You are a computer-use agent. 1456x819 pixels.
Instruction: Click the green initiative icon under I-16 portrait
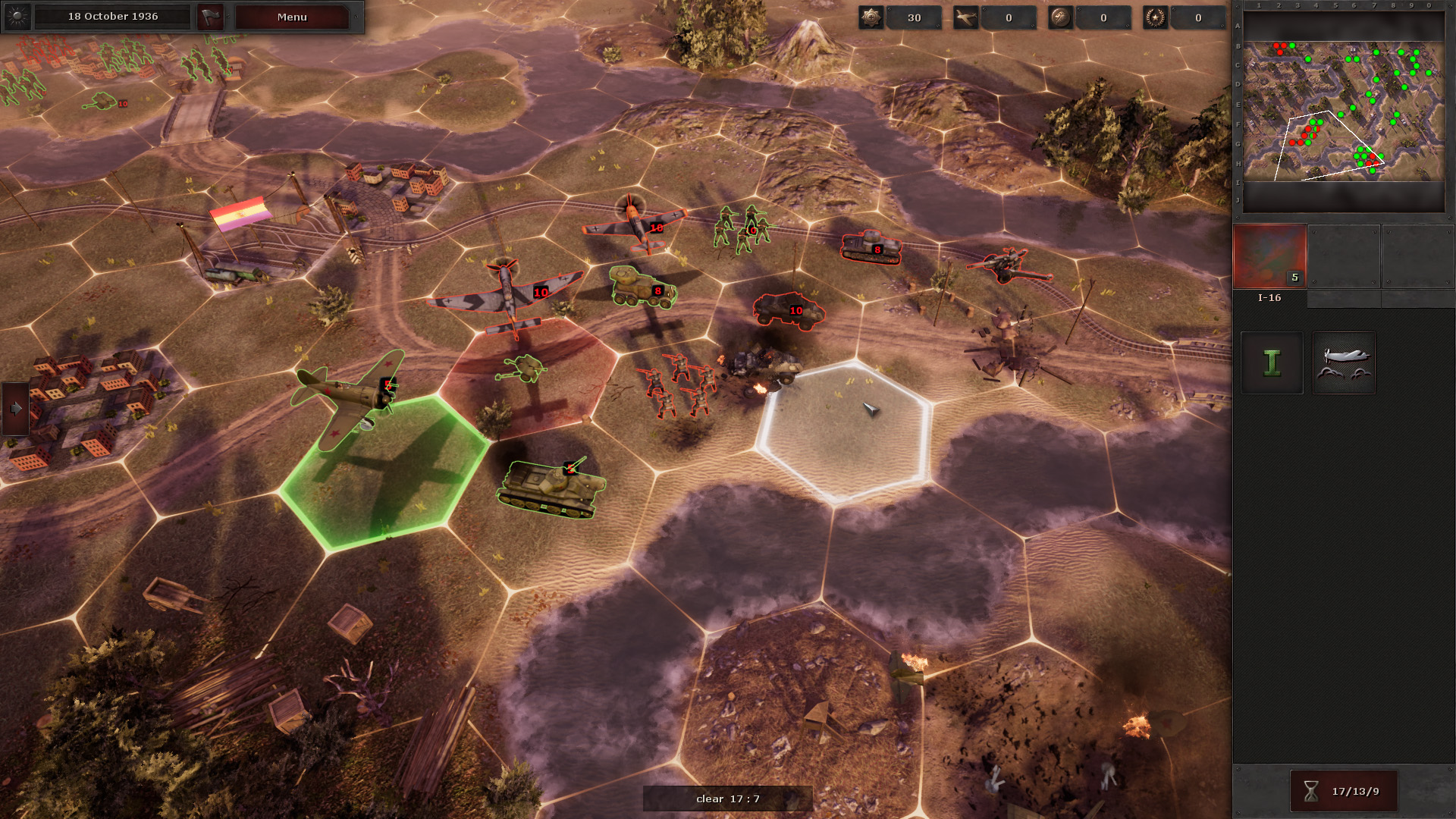[1272, 363]
